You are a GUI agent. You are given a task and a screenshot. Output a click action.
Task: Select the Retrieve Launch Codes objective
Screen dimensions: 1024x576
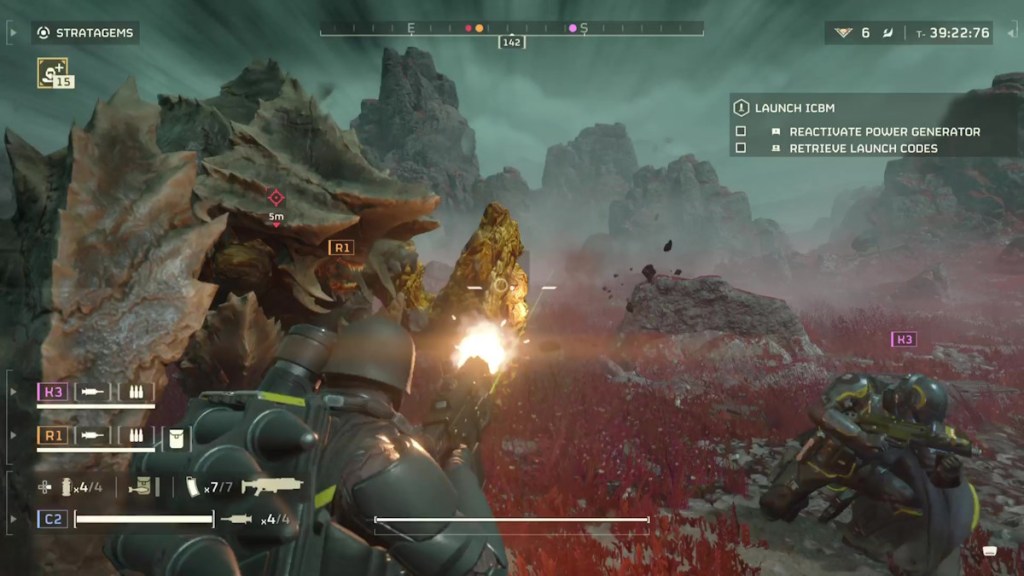(864, 148)
